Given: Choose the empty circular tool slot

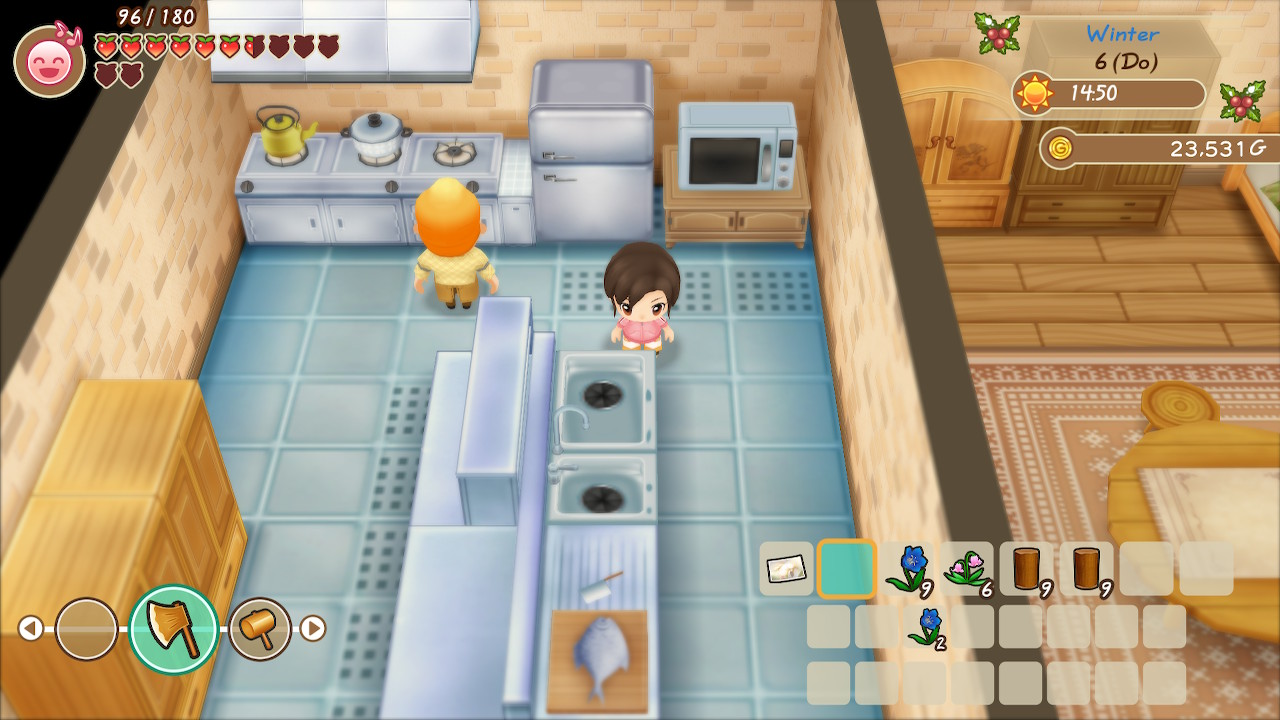Looking at the screenshot, I should 86,629.
